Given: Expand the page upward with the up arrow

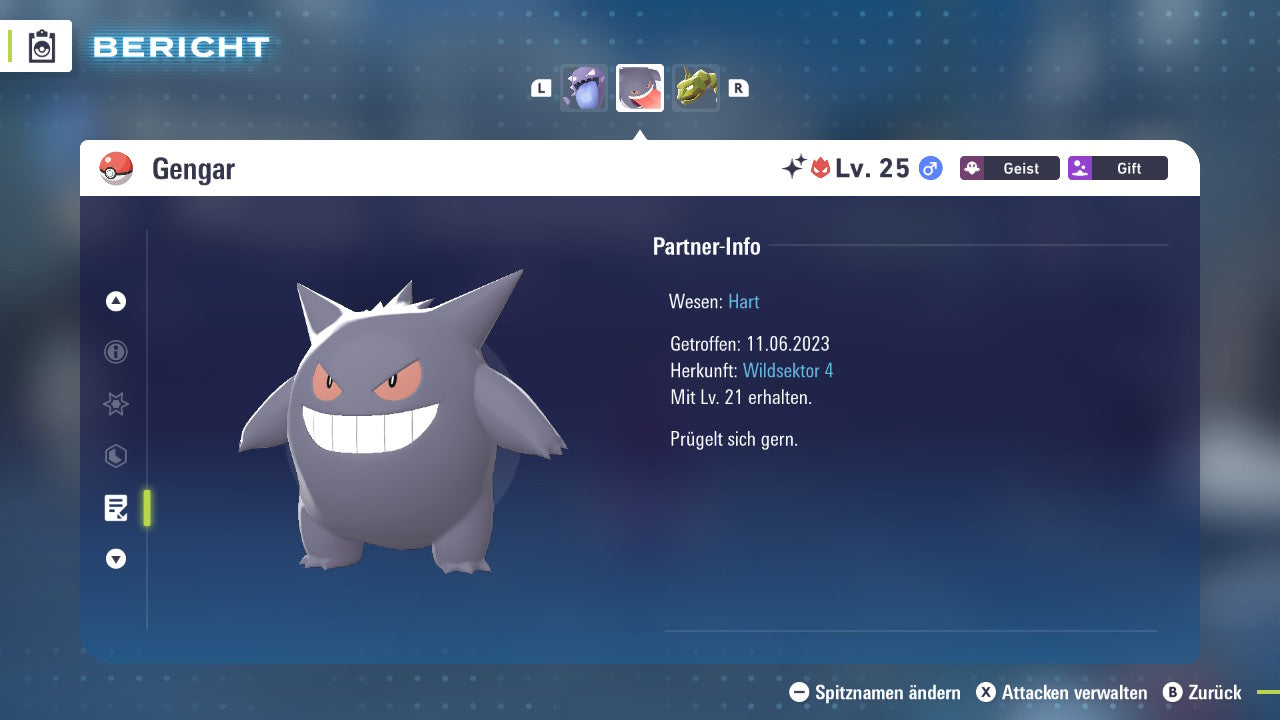Looking at the screenshot, I should click(115, 301).
